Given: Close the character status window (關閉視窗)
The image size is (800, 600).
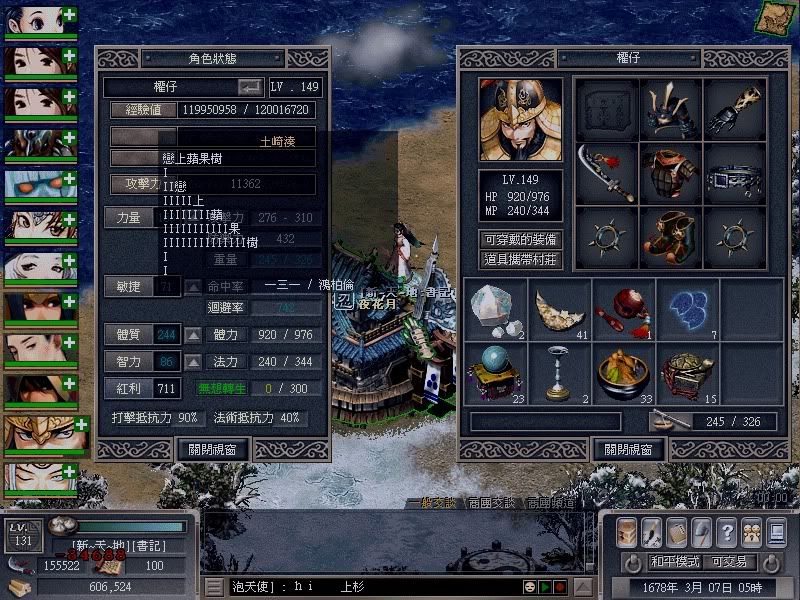Looking at the screenshot, I should pyautogui.click(x=212, y=450).
